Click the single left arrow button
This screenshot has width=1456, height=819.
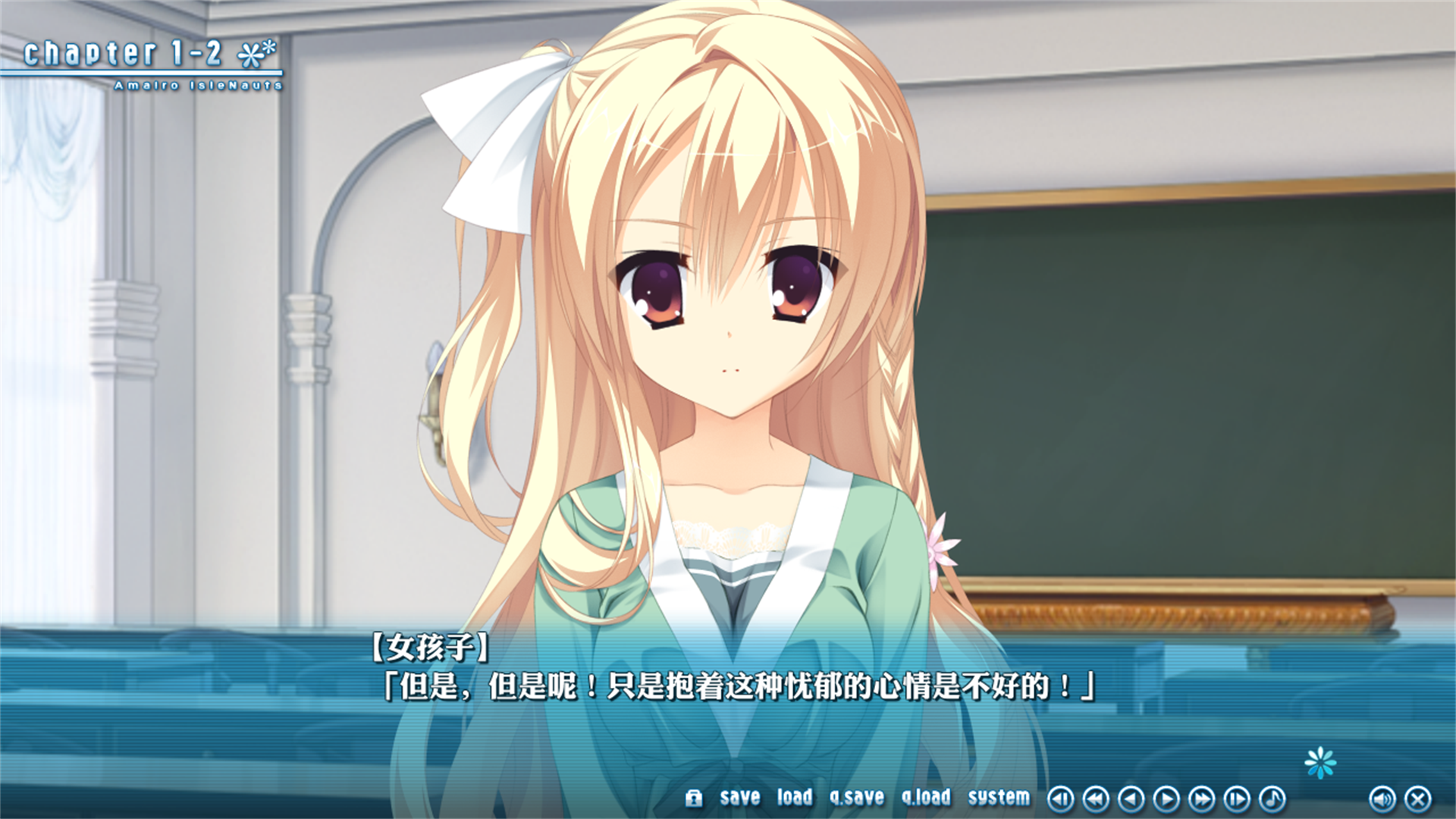coord(1131,799)
